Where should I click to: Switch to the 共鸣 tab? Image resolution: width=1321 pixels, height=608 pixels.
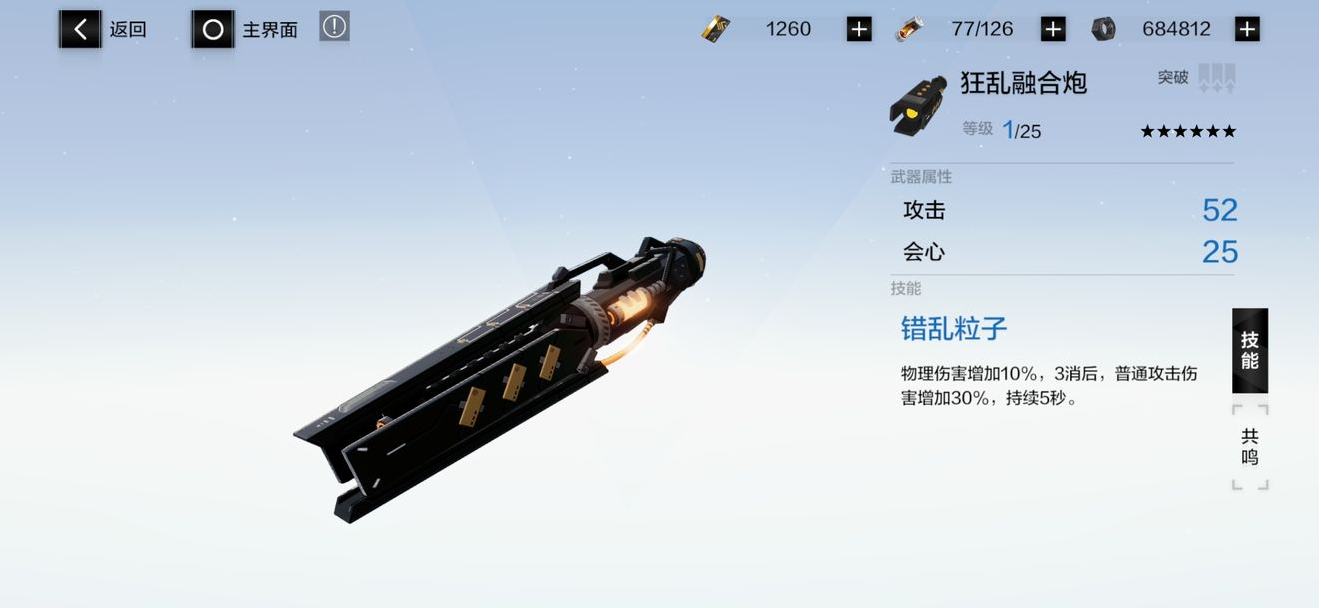tap(1250, 447)
